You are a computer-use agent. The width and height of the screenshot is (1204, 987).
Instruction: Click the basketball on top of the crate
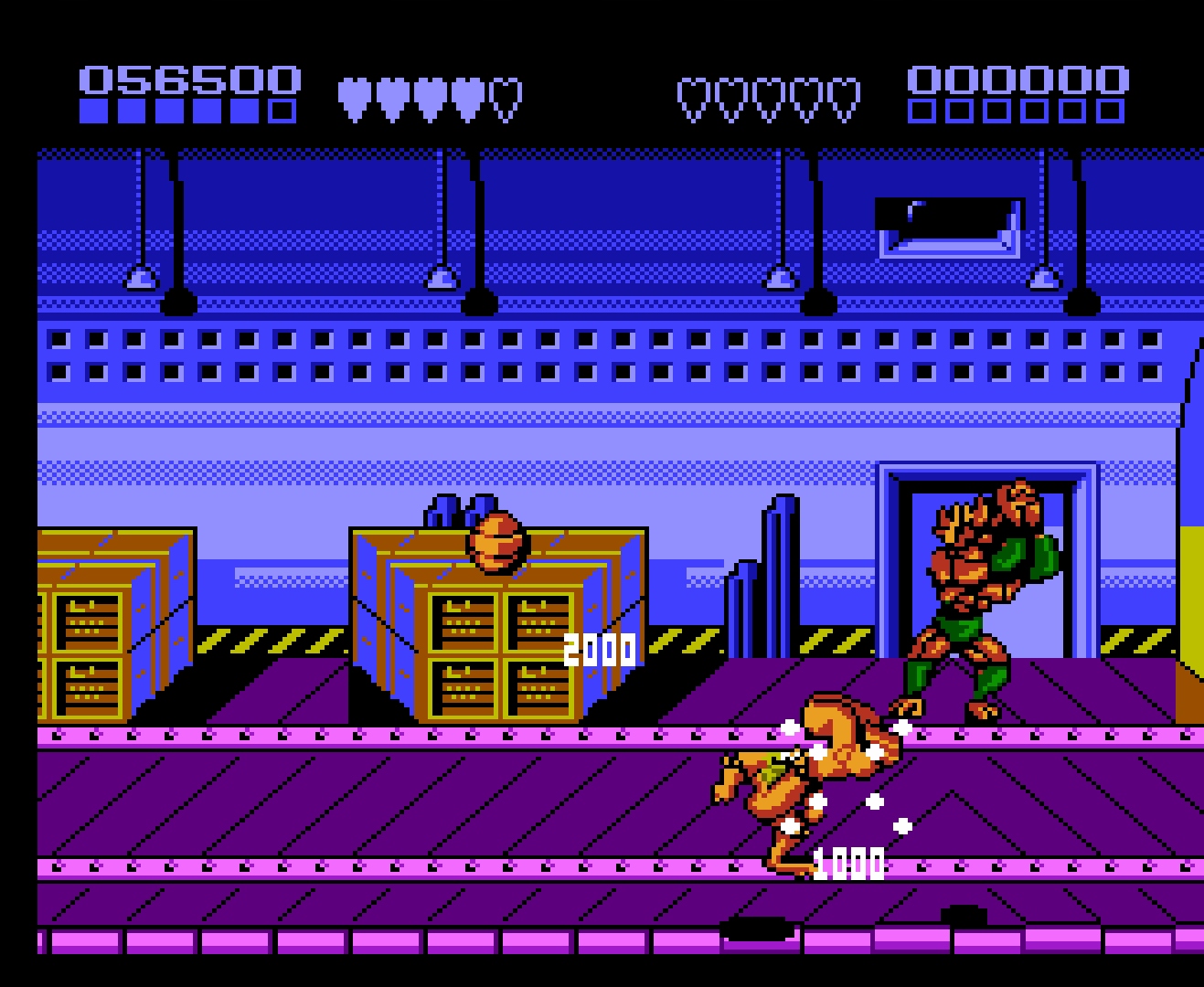pos(498,544)
